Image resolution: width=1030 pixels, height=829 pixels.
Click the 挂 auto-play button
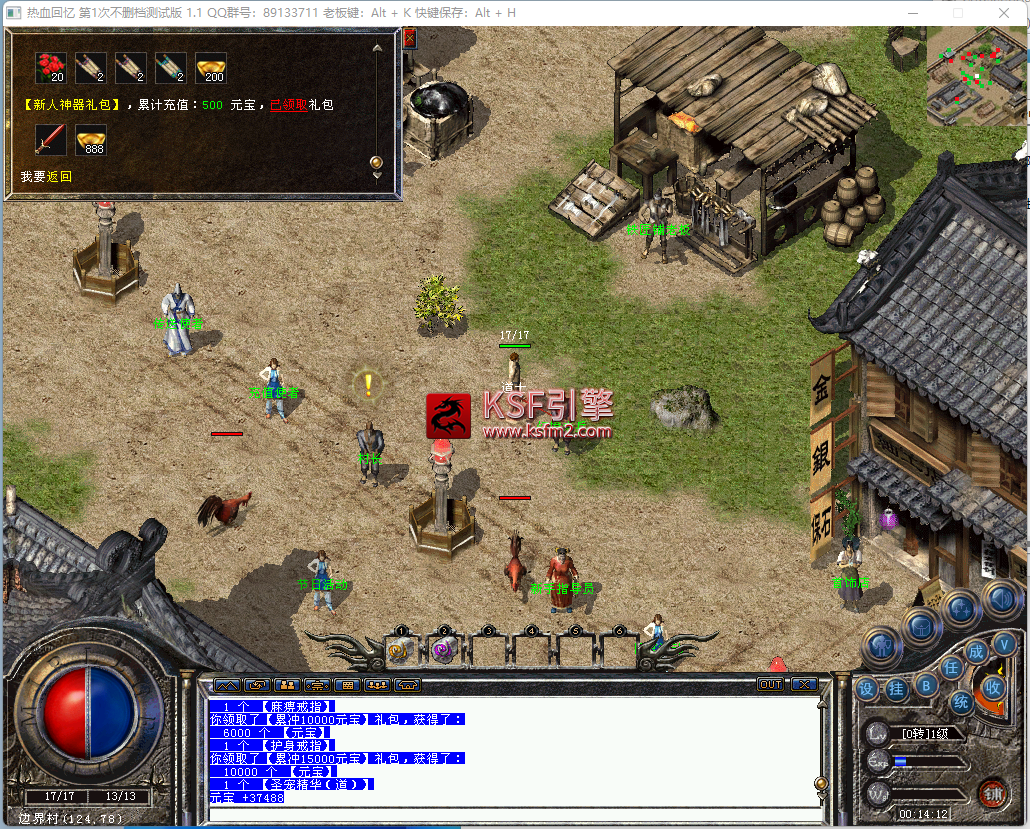click(x=897, y=689)
